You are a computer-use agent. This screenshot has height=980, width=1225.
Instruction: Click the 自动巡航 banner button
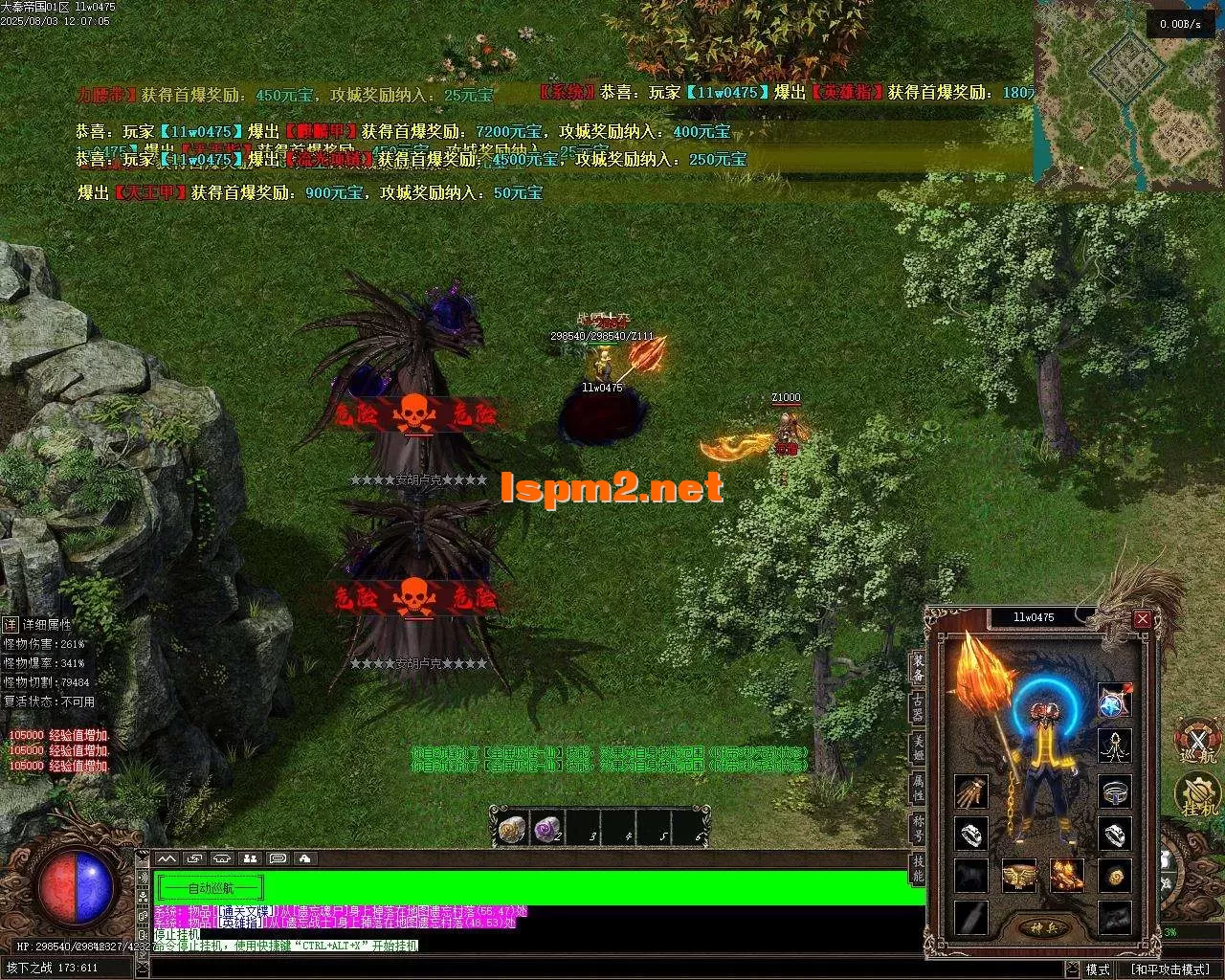[x=210, y=888]
